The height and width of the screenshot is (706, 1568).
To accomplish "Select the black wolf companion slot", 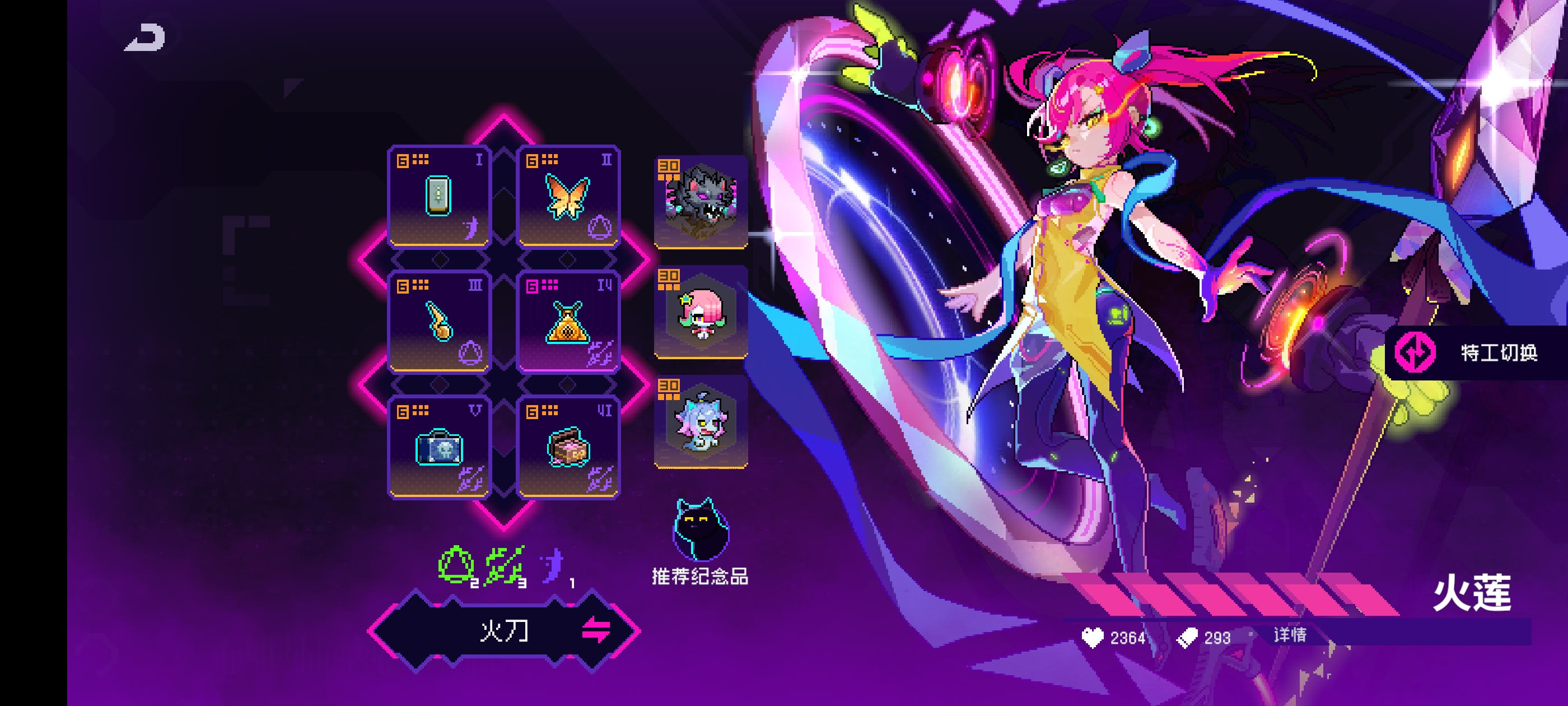I will click(x=701, y=202).
